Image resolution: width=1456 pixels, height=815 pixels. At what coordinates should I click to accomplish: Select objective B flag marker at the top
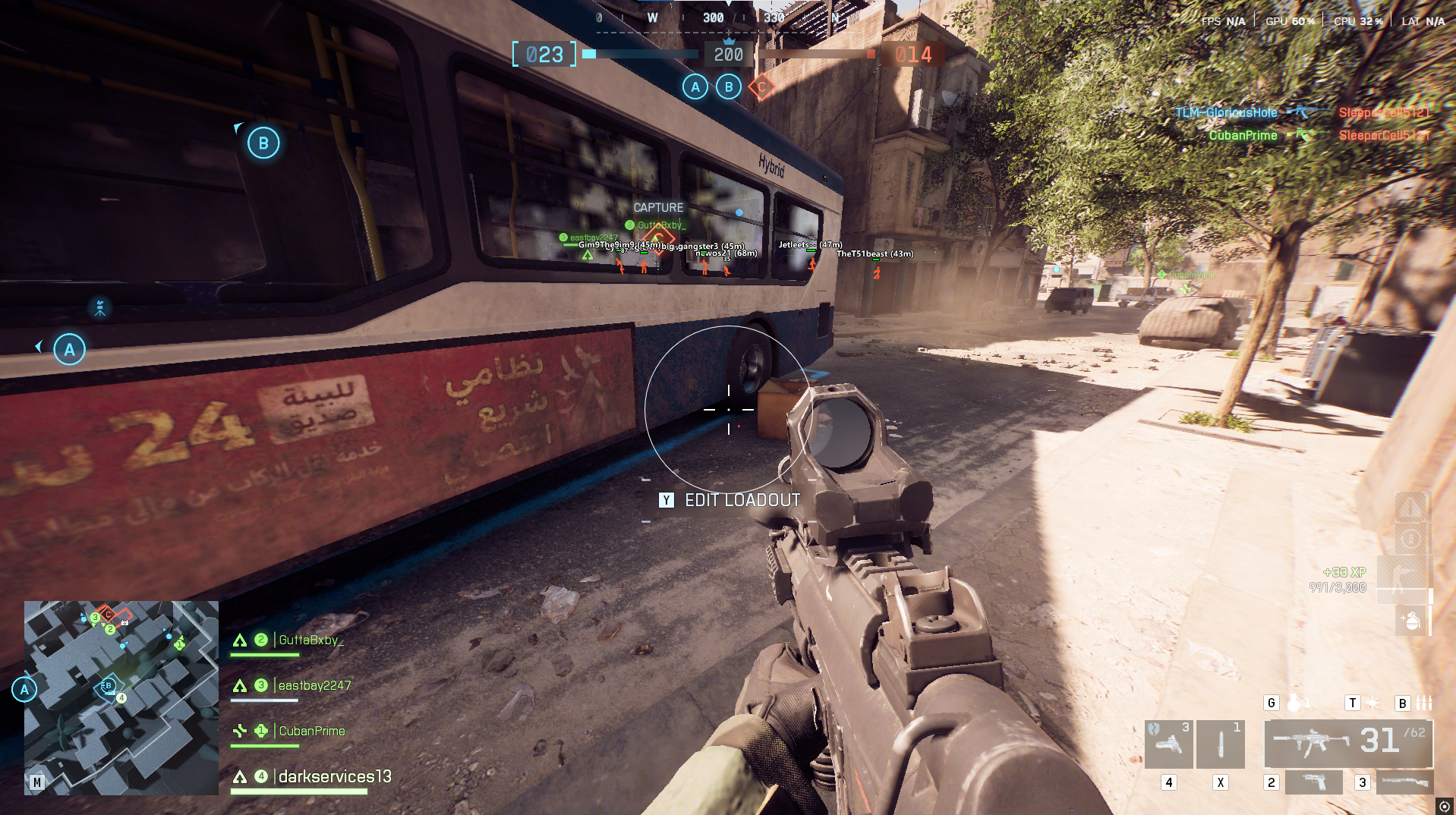[x=728, y=87]
